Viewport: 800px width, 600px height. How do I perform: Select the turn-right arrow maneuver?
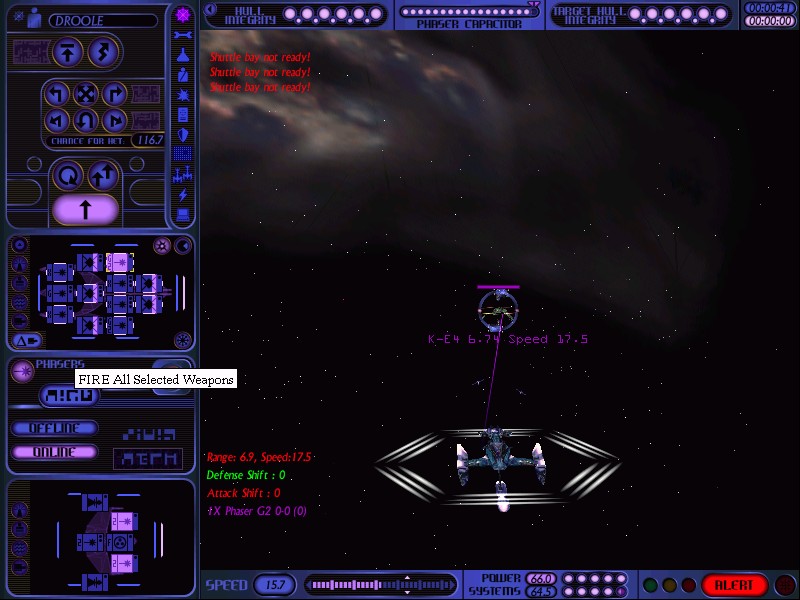coord(113,96)
